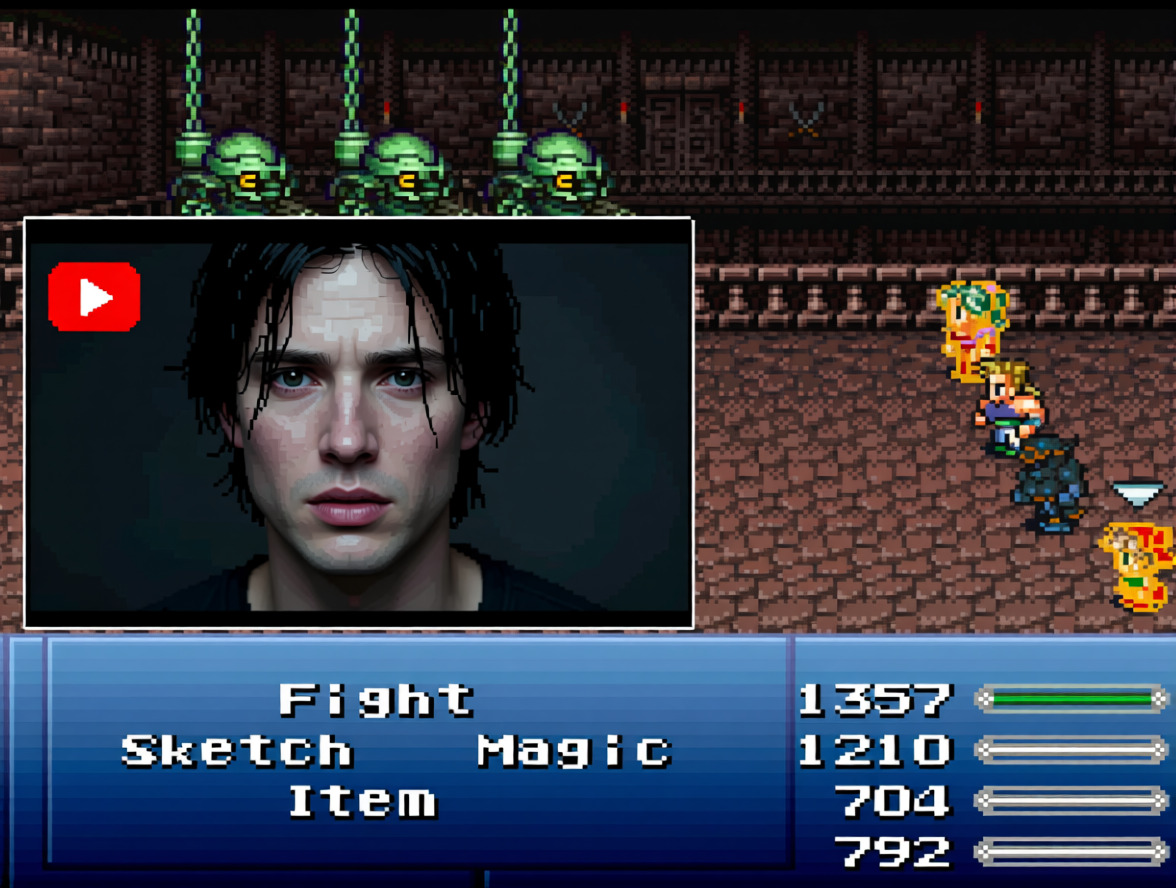Open the Item menu
1176x888 pixels.
pyautogui.click(x=362, y=801)
